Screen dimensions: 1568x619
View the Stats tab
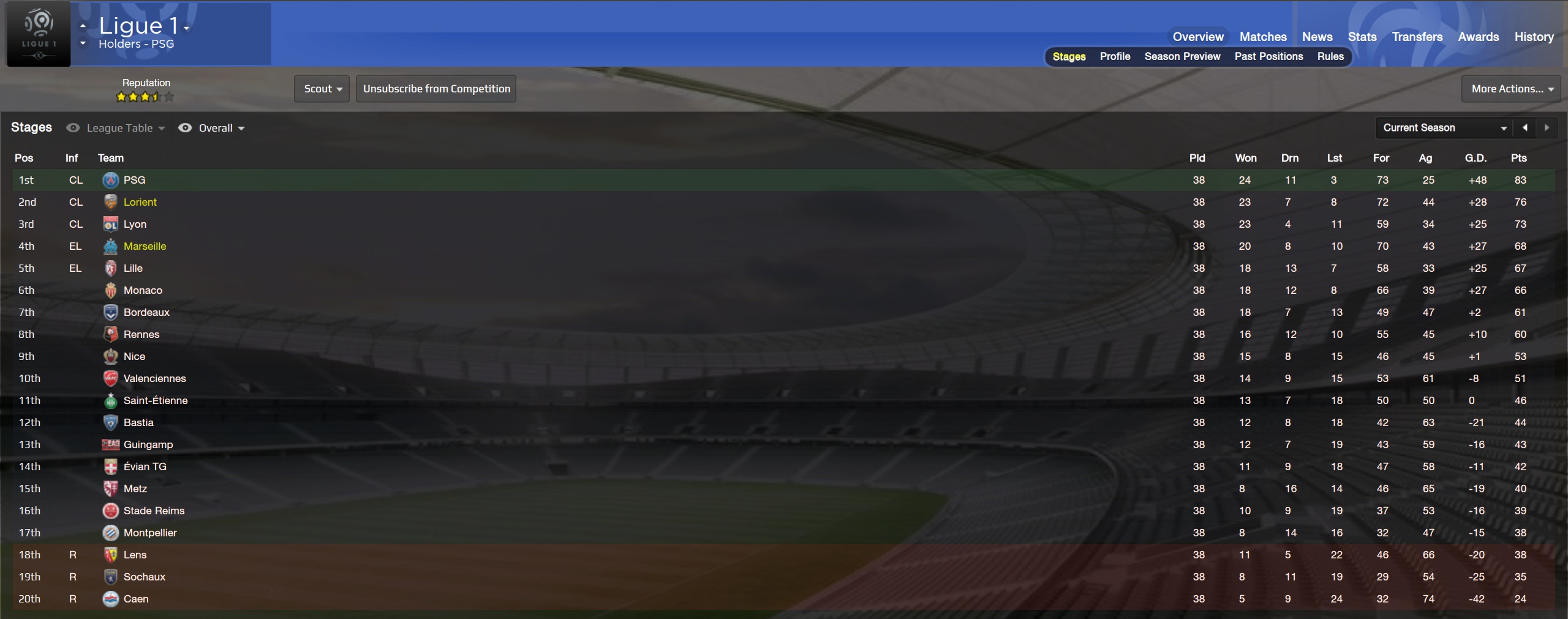[1362, 37]
